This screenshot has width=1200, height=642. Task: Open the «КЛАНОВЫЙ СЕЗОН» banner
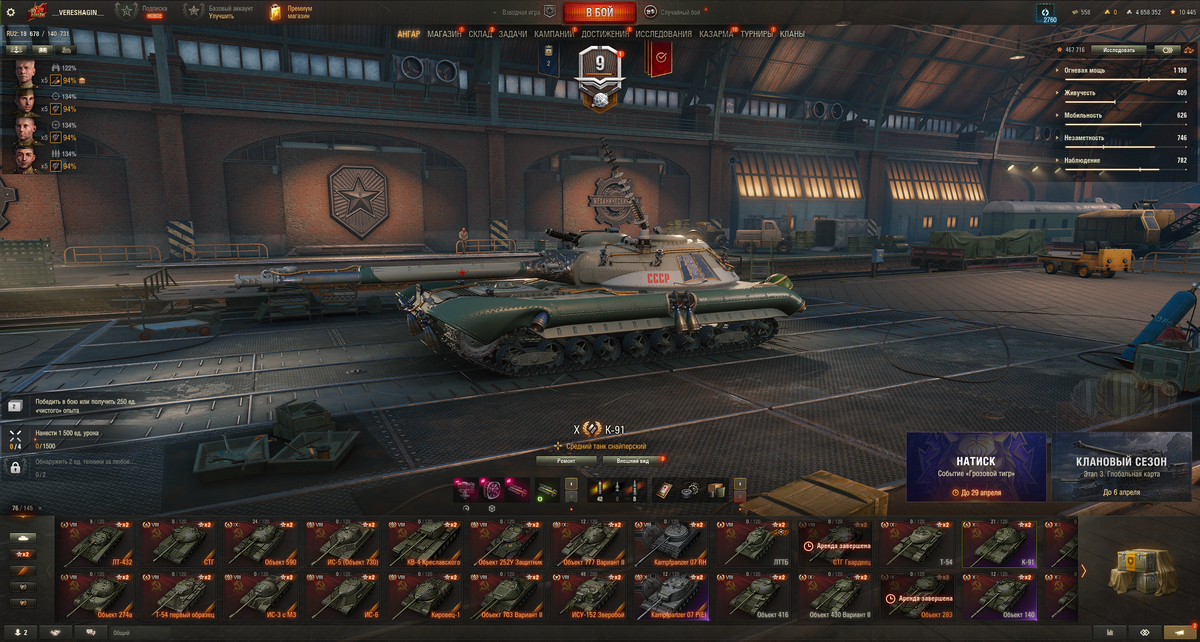[x=1121, y=466]
